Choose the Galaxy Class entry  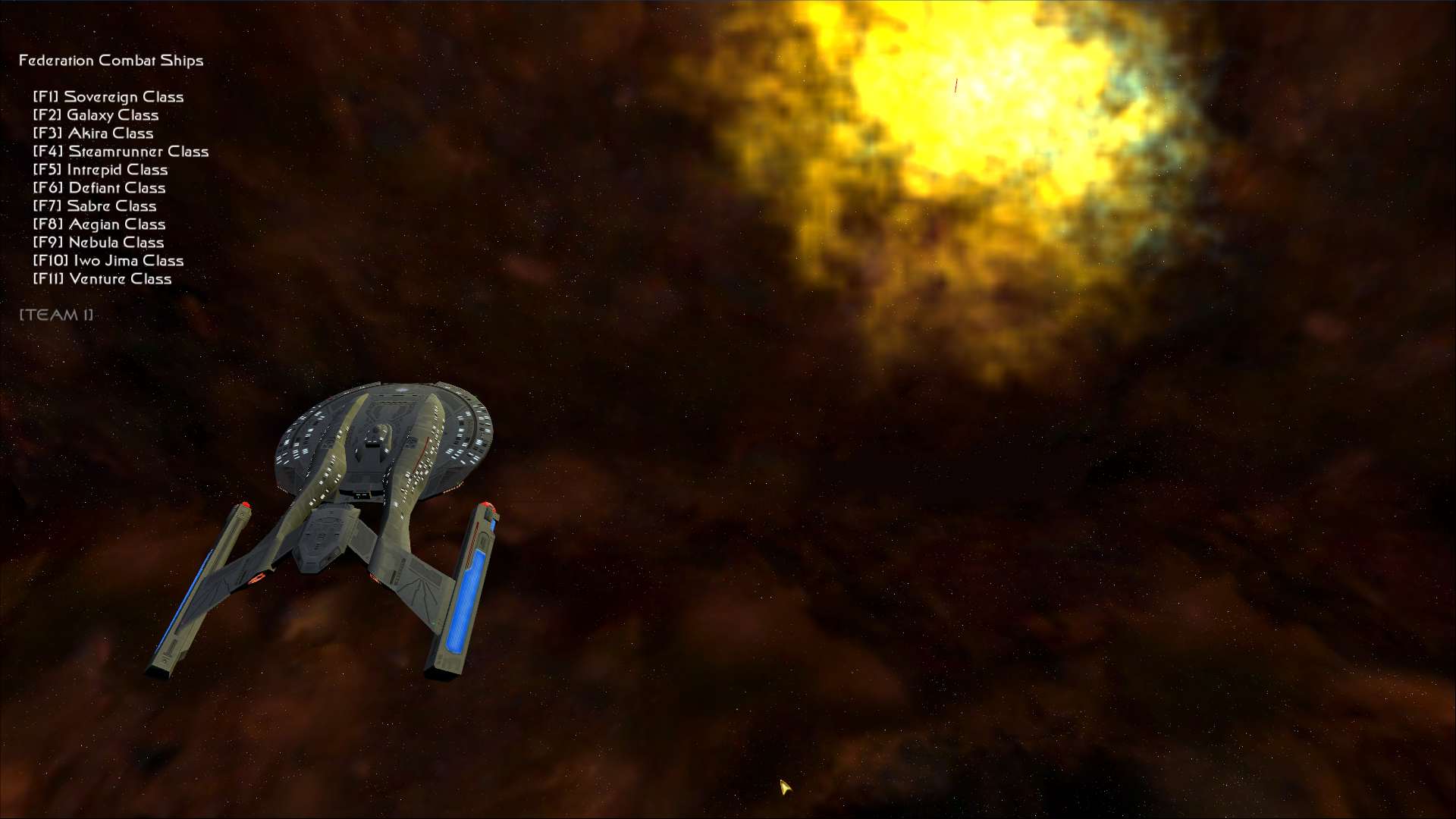tap(96, 115)
